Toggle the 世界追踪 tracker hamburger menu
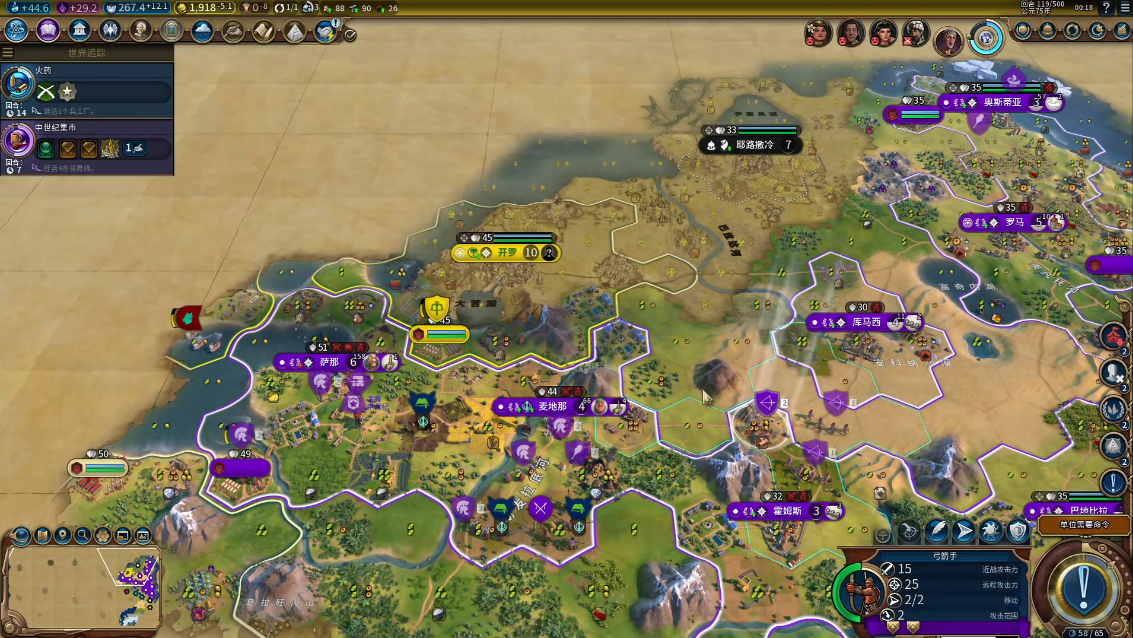 click(8, 53)
